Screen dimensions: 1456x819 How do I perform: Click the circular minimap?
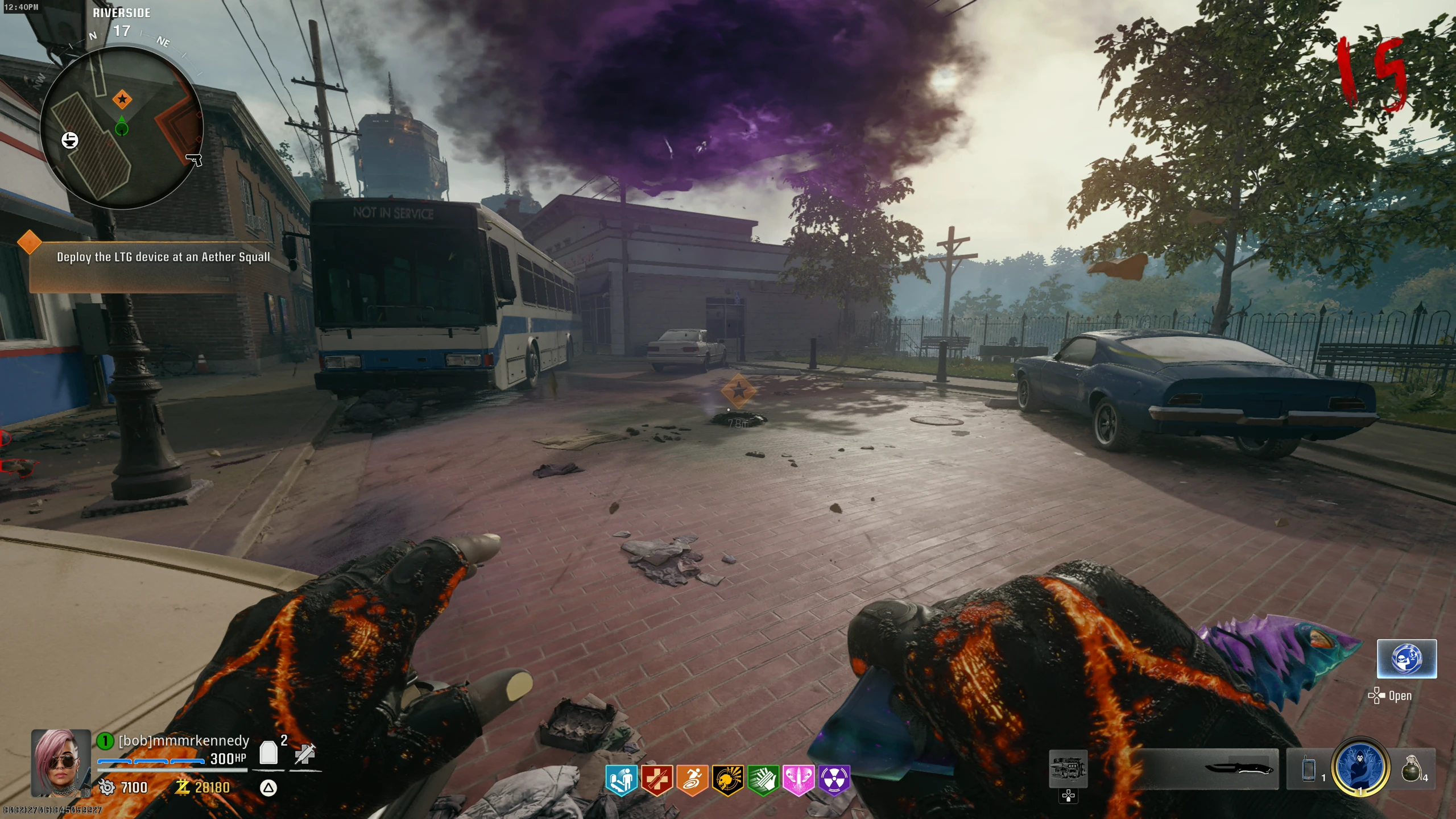(x=122, y=128)
